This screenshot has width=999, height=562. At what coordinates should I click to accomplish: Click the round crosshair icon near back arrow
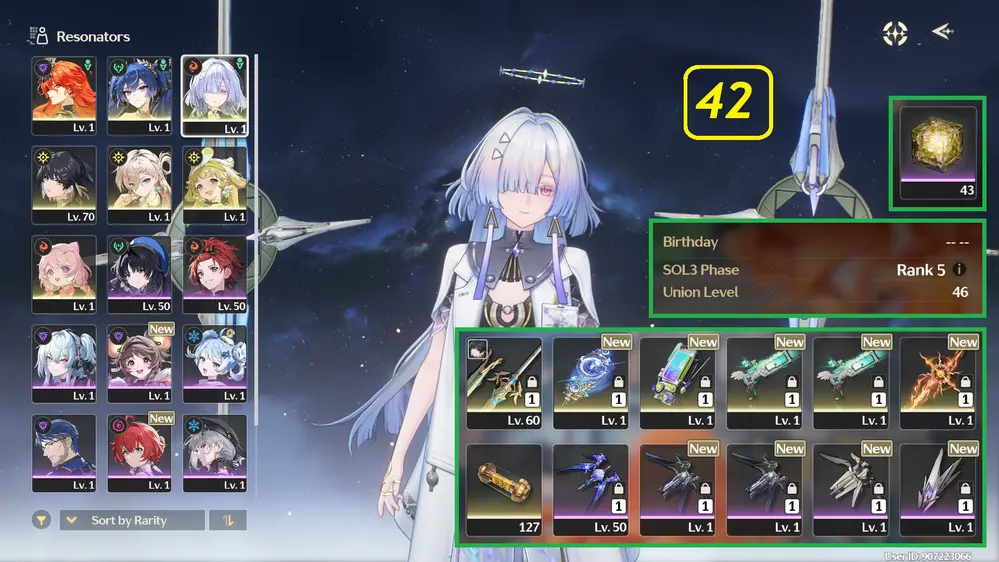895,34
